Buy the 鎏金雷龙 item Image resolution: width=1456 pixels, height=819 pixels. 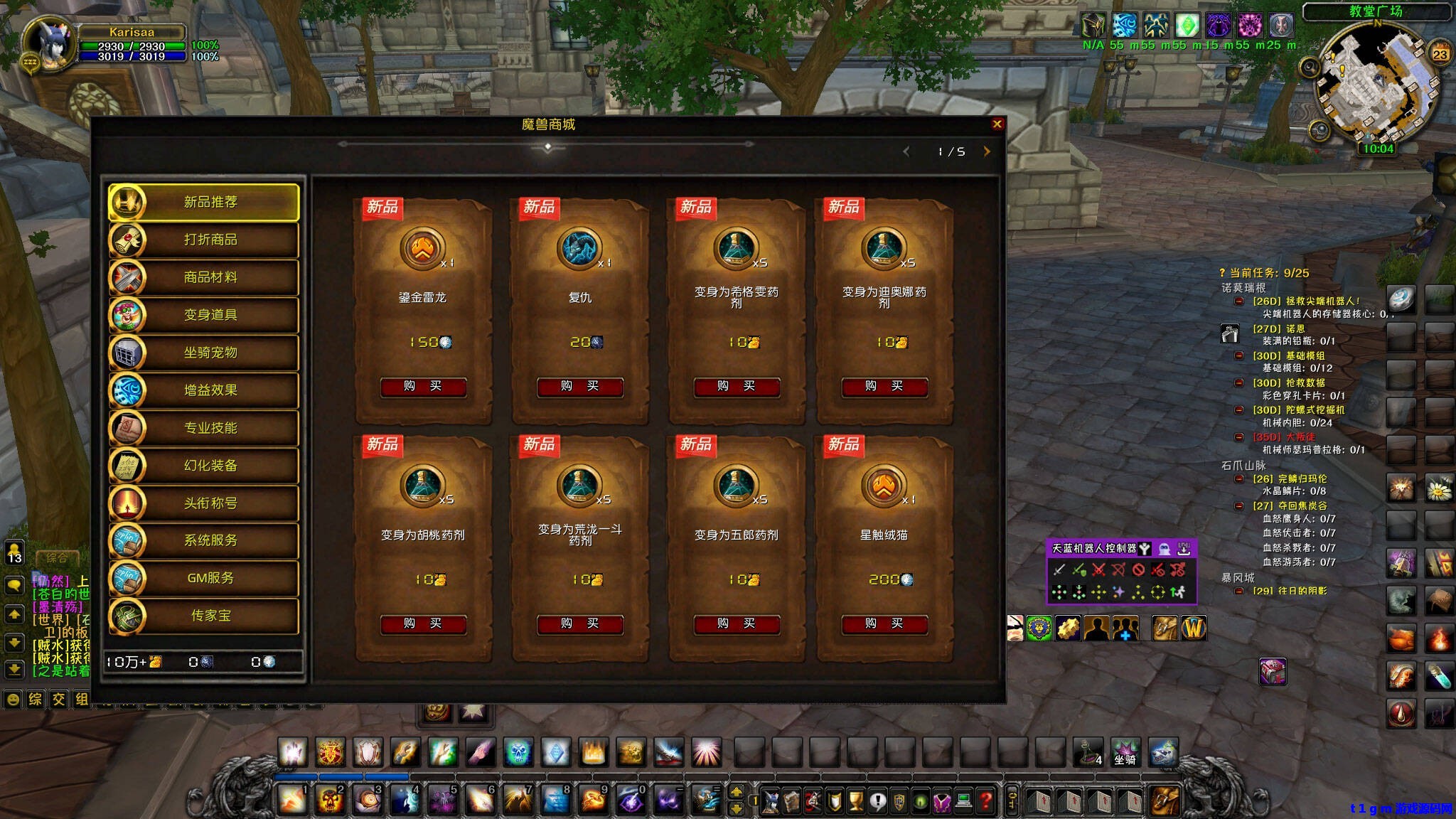coord(423,387)
